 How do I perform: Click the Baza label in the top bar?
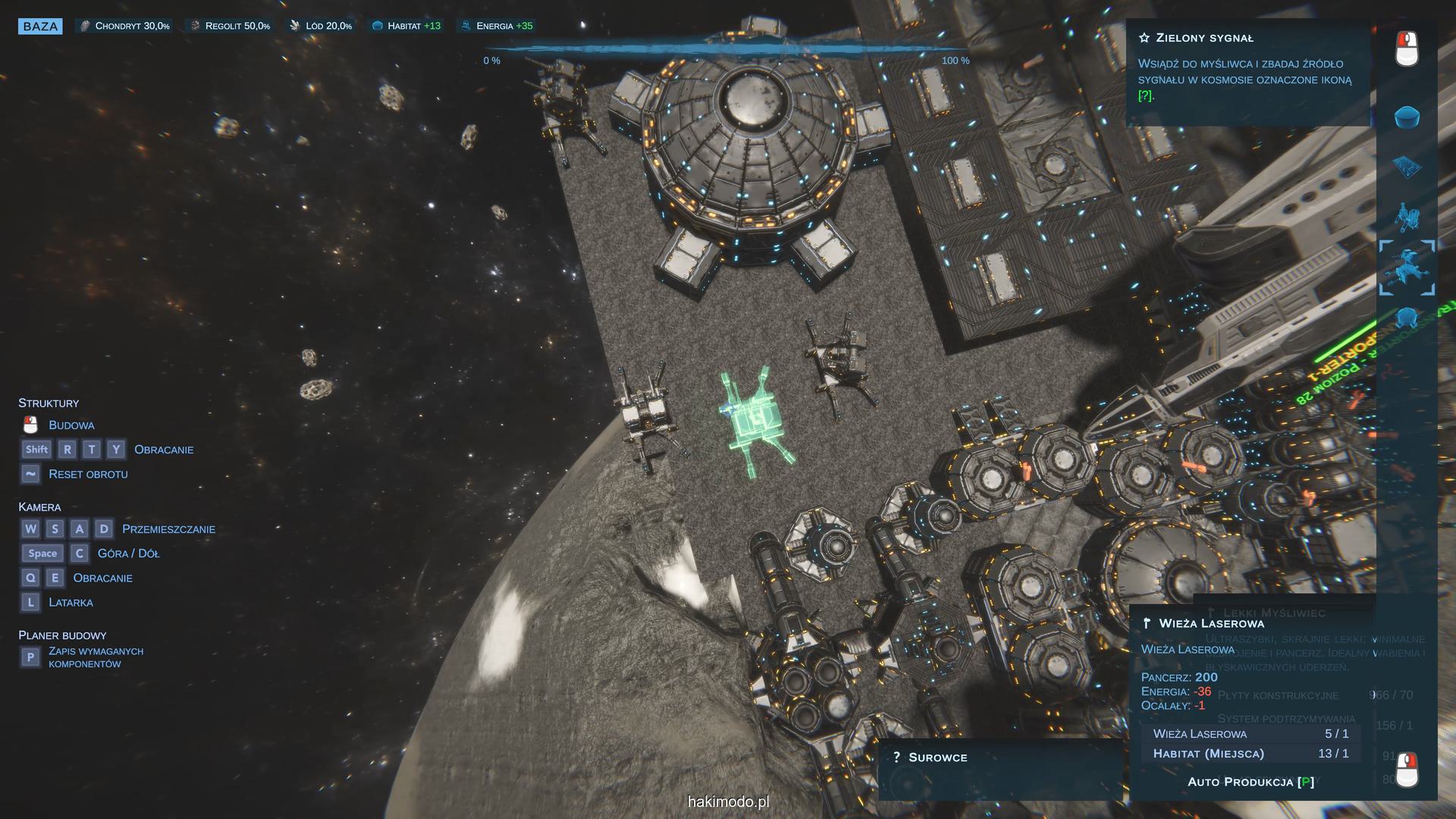tap(40, 27)
